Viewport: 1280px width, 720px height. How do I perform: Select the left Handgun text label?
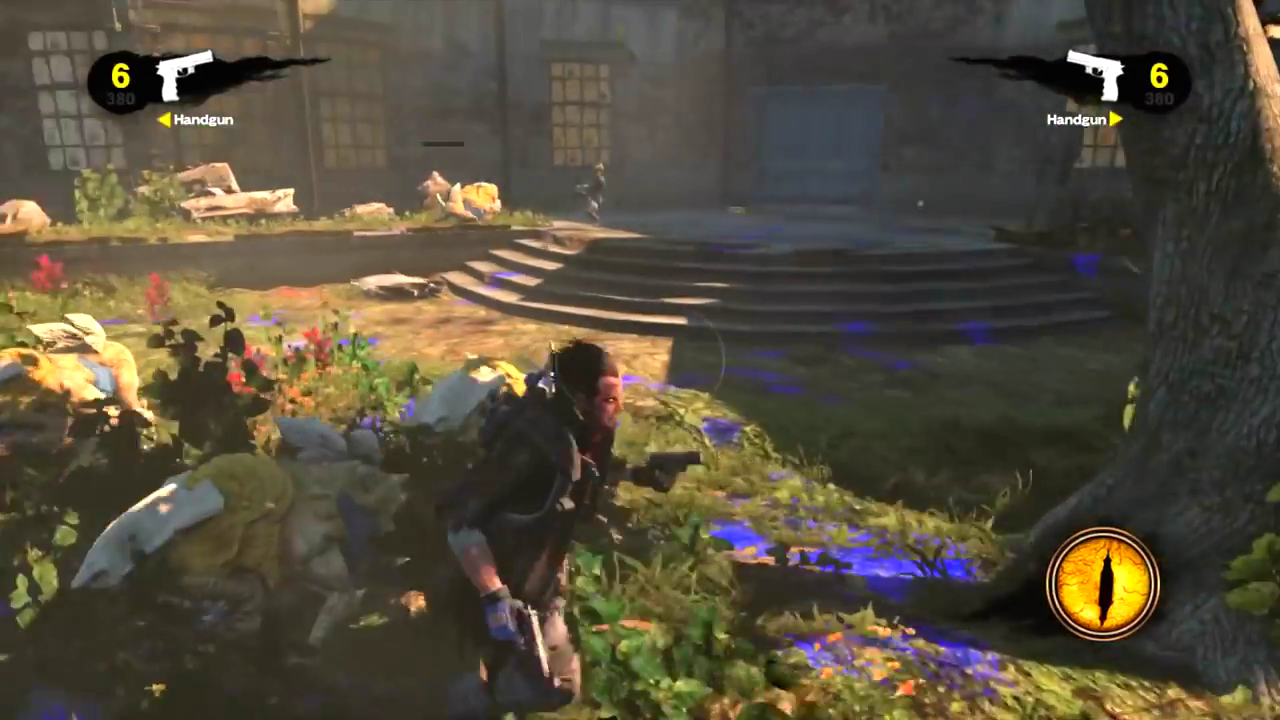coord(202,120)
